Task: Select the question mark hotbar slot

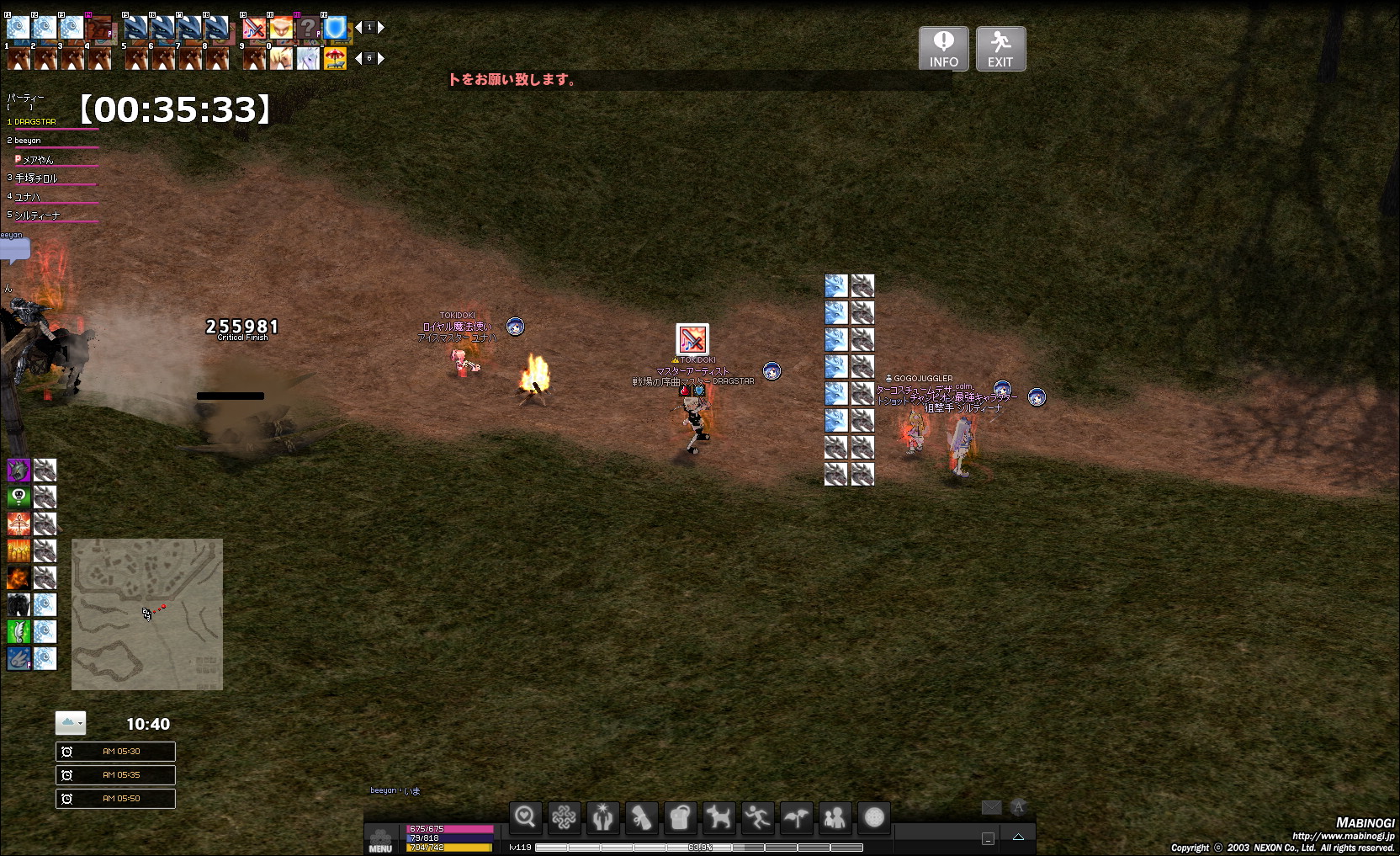Action: 308,29
